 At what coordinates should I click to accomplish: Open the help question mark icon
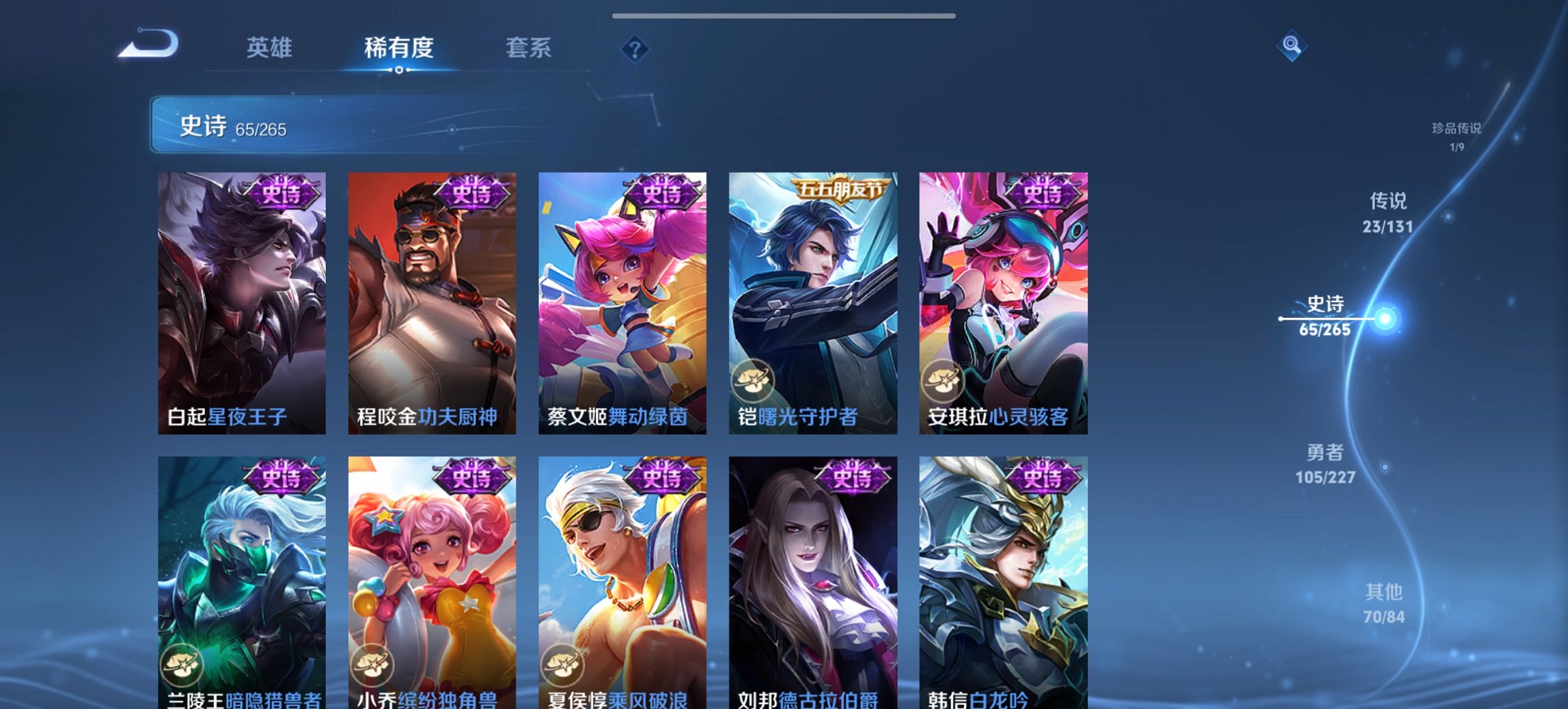[x=635, y=49]
